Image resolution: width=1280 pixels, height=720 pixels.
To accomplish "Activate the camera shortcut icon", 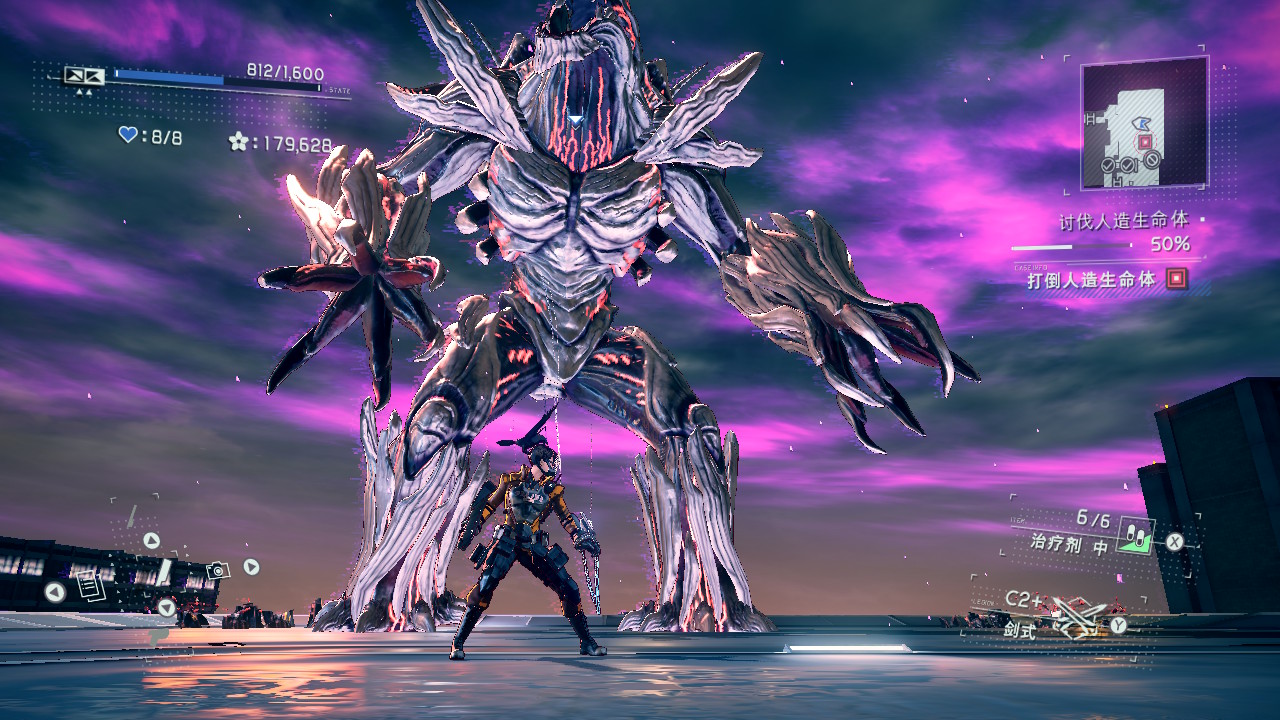I will pyautogui.click(x=217, y=570).
